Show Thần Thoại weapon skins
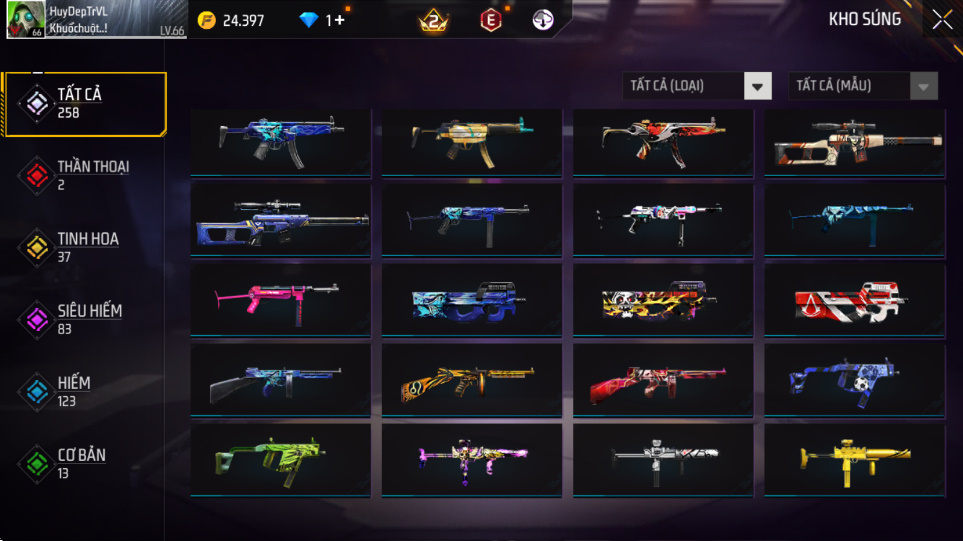 pos(84,175)
